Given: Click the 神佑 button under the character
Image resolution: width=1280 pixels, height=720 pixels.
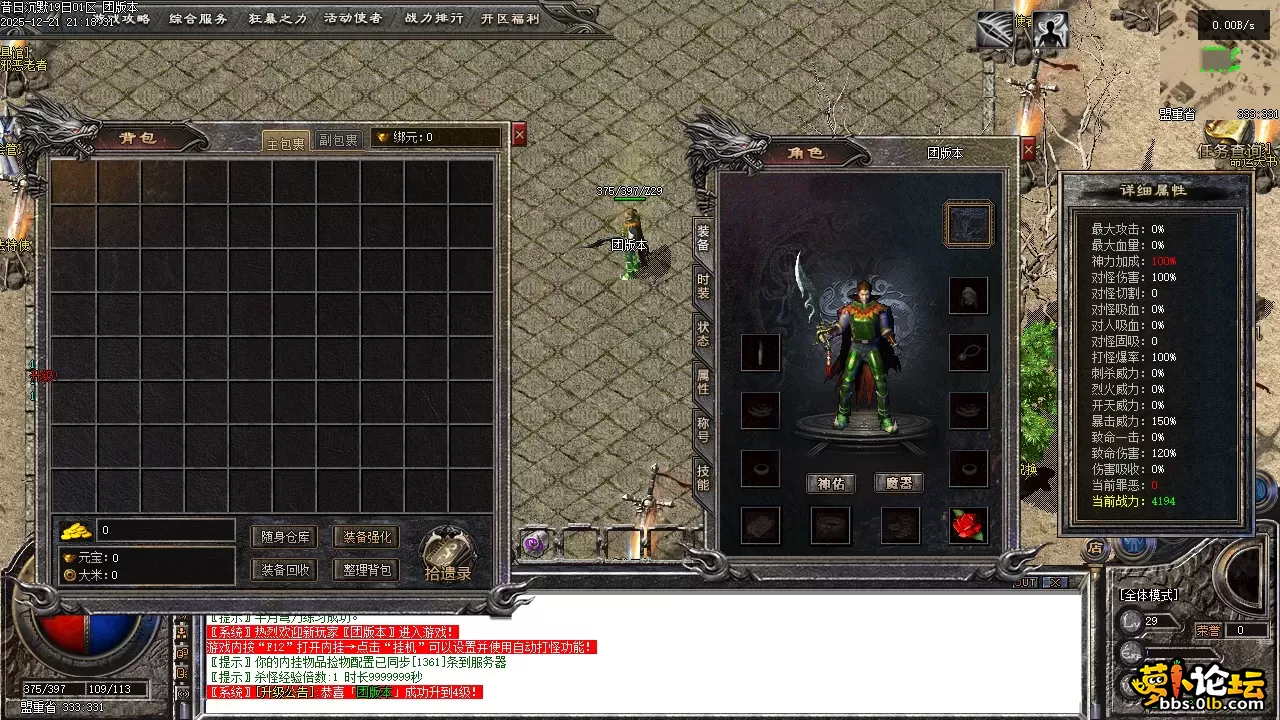Looking at the screenshot, I should pos(831,483).
